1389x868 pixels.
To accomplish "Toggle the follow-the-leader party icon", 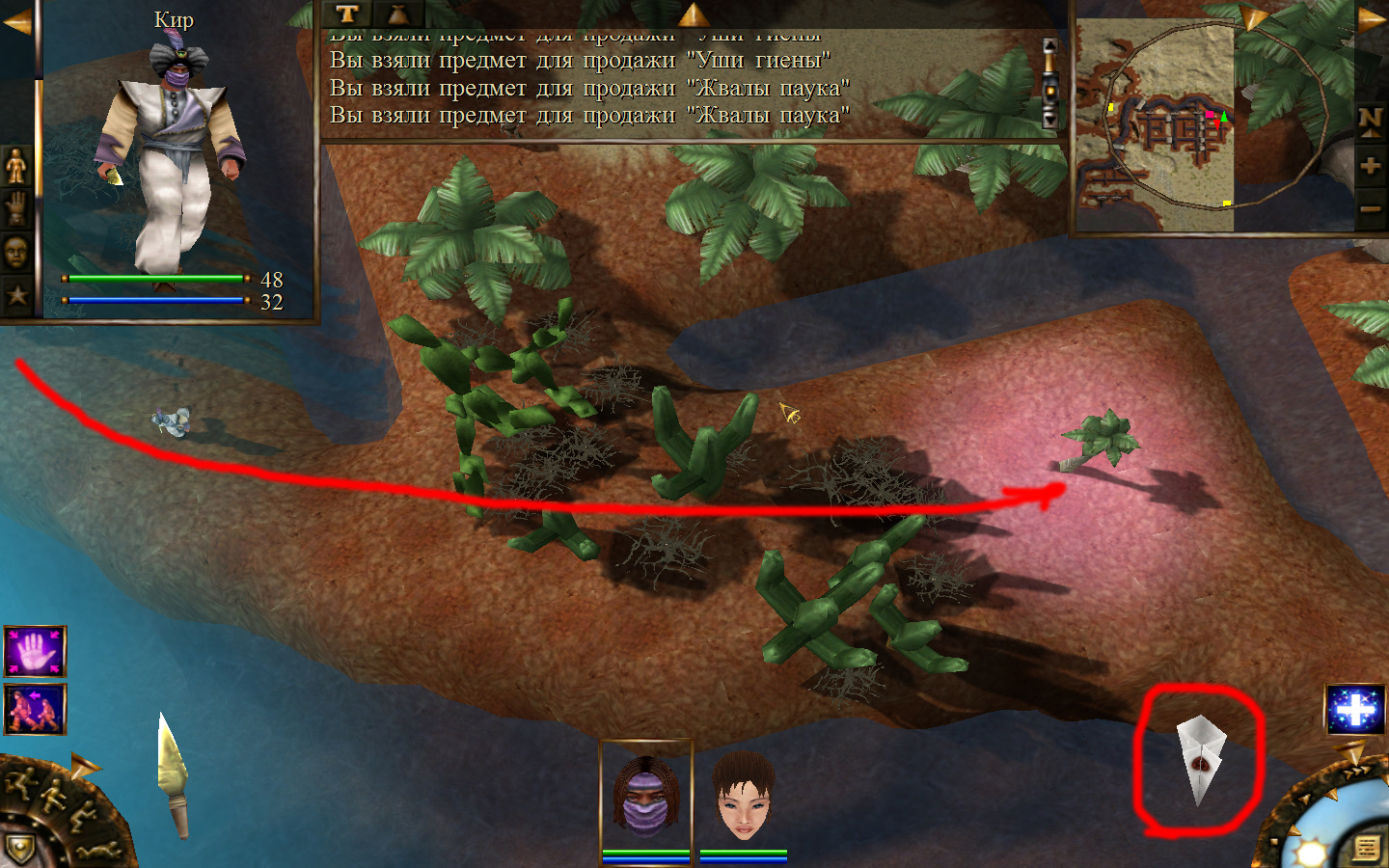I will [x=36, y=709].
